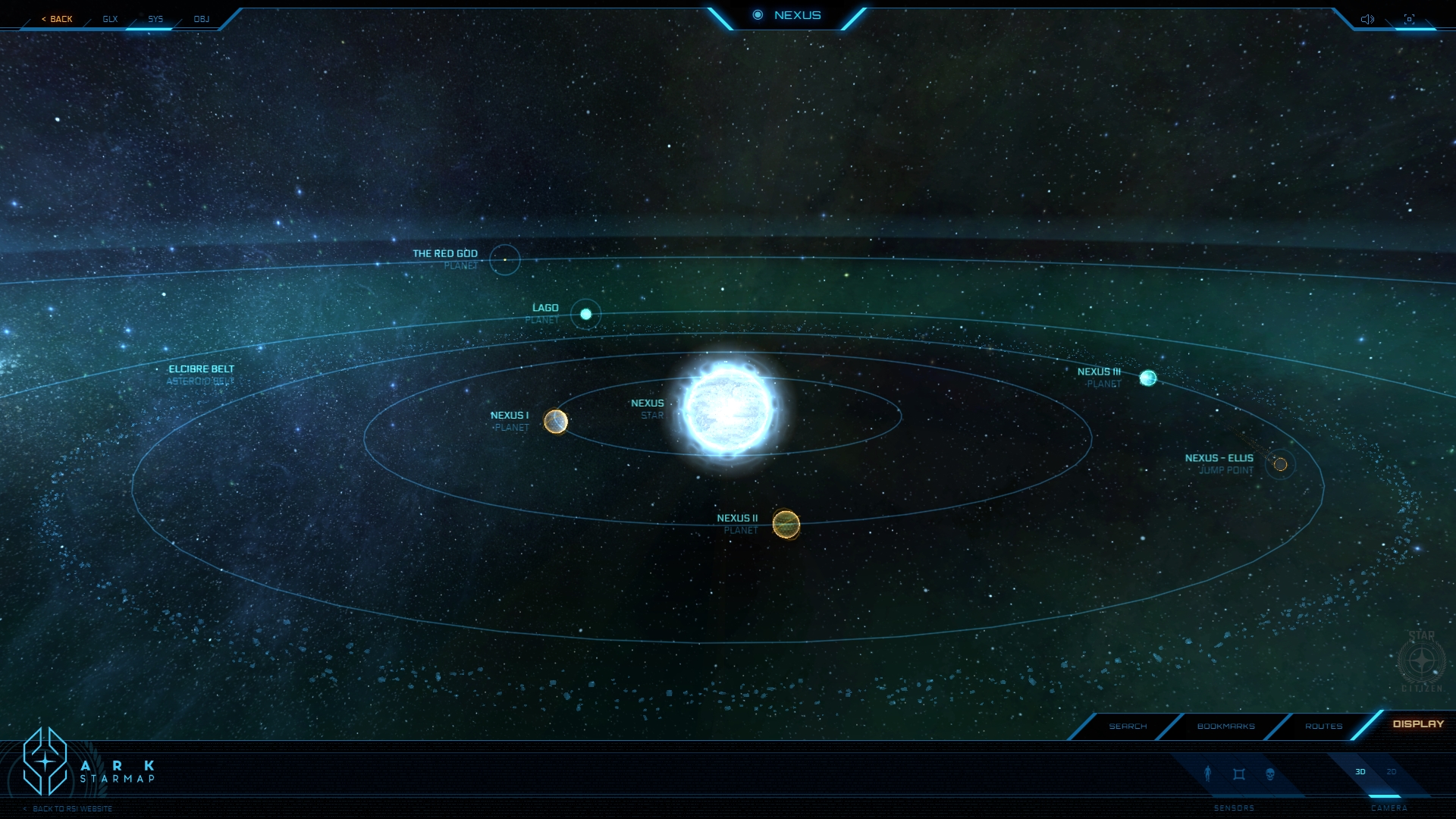This screenshot has height=819, width=1456.
Task: Switch camera to 2D mode
Action: (x=1392, y=772)
